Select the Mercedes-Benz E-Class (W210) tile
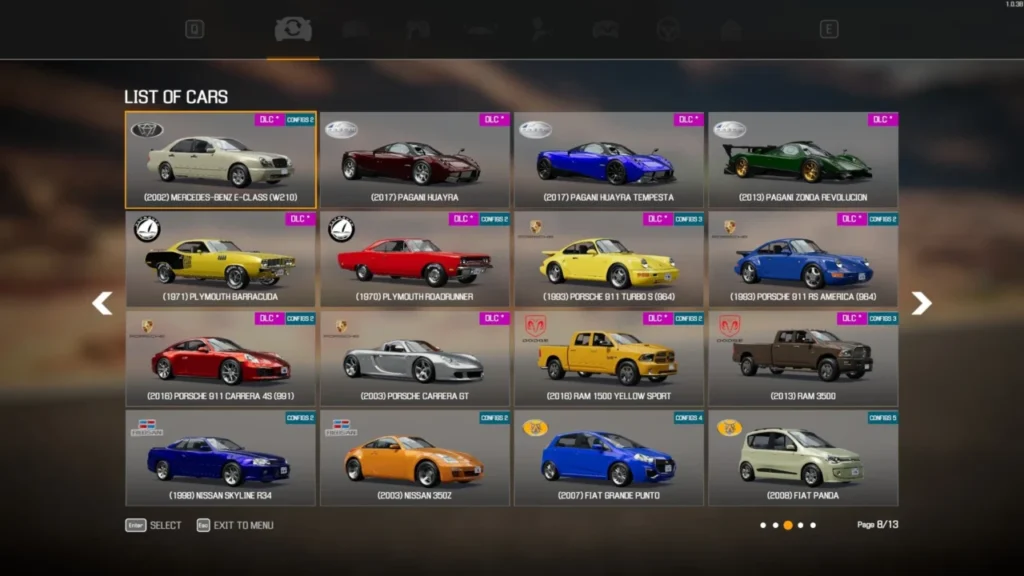 click(220, 160)
